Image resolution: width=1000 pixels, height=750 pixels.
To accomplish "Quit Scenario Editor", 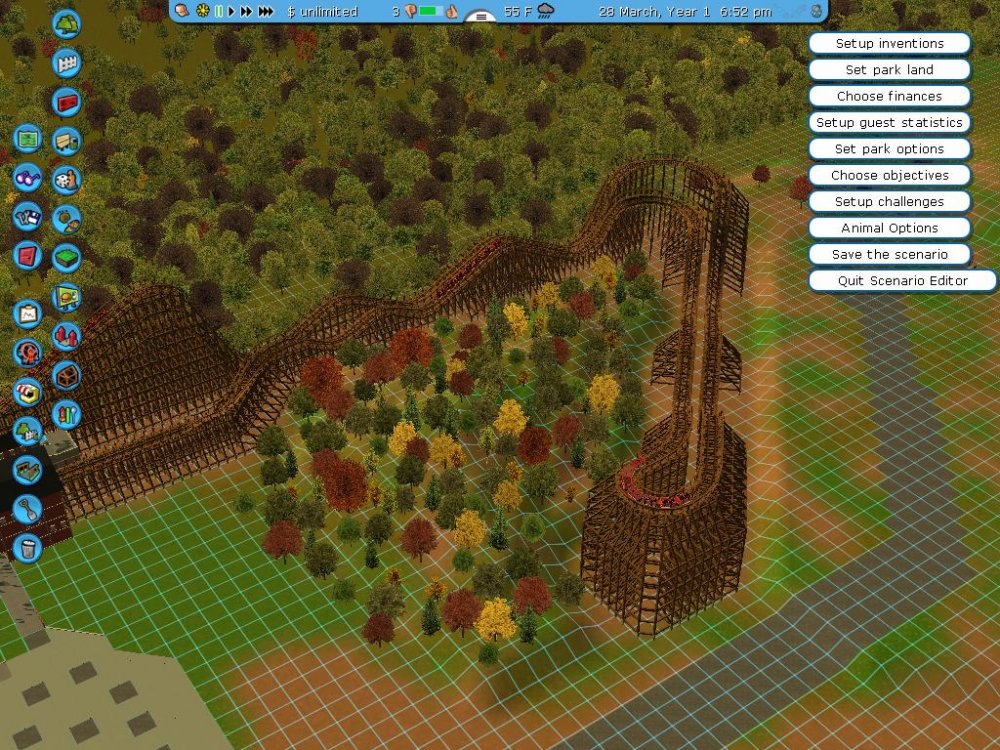I will 902,281.
